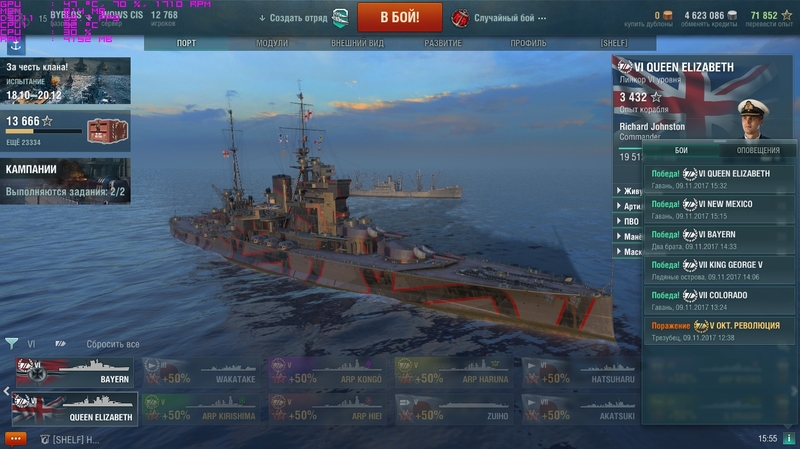Switch to the ОПОВЕЩЕНИЯ notifications tab

click(x=758, y=150)
